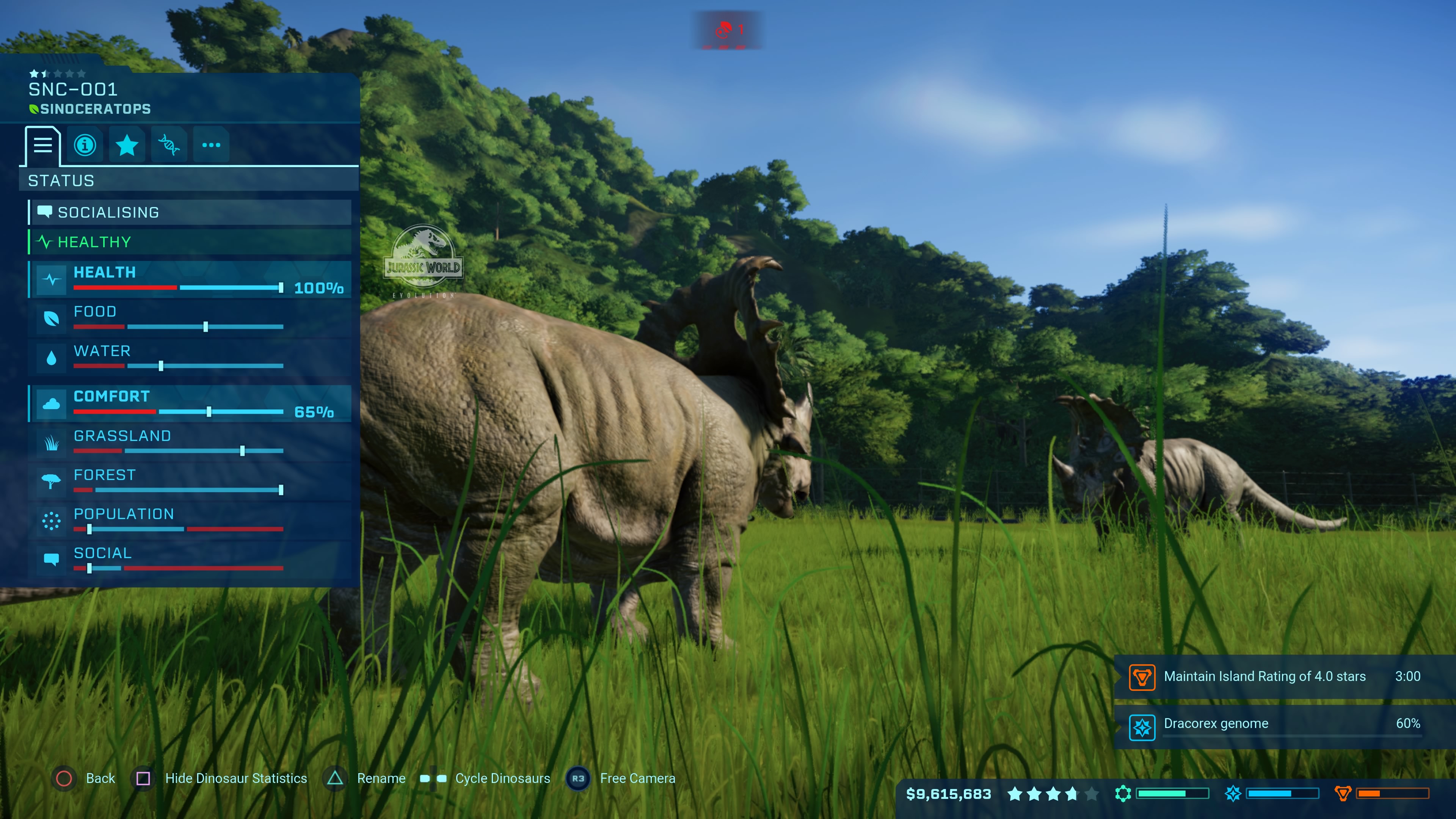Select the Healthy condition row
The height and width of the screenshot is (819, 1456).
[x=190, y=242]
